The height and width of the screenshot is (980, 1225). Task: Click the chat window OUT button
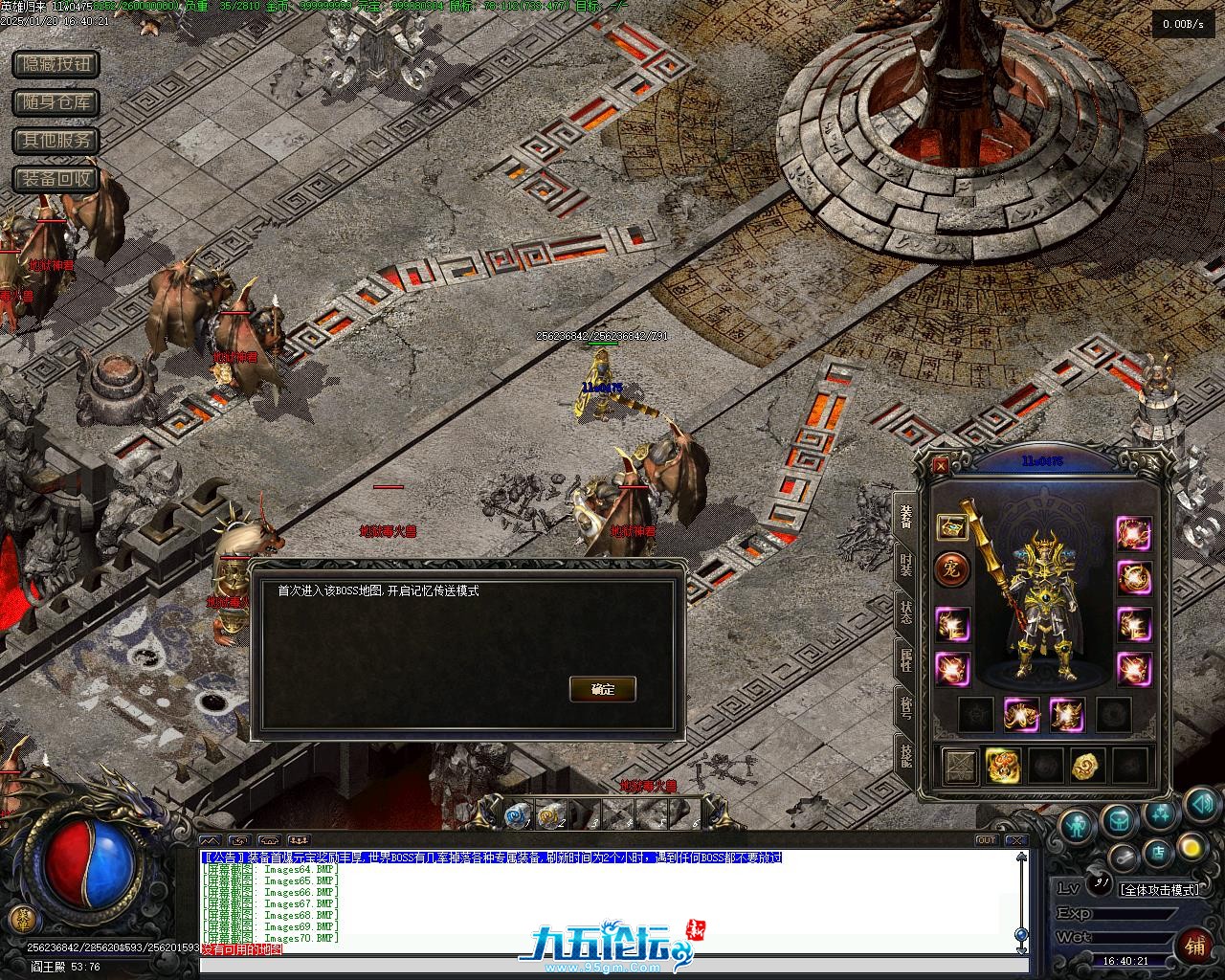986,840
